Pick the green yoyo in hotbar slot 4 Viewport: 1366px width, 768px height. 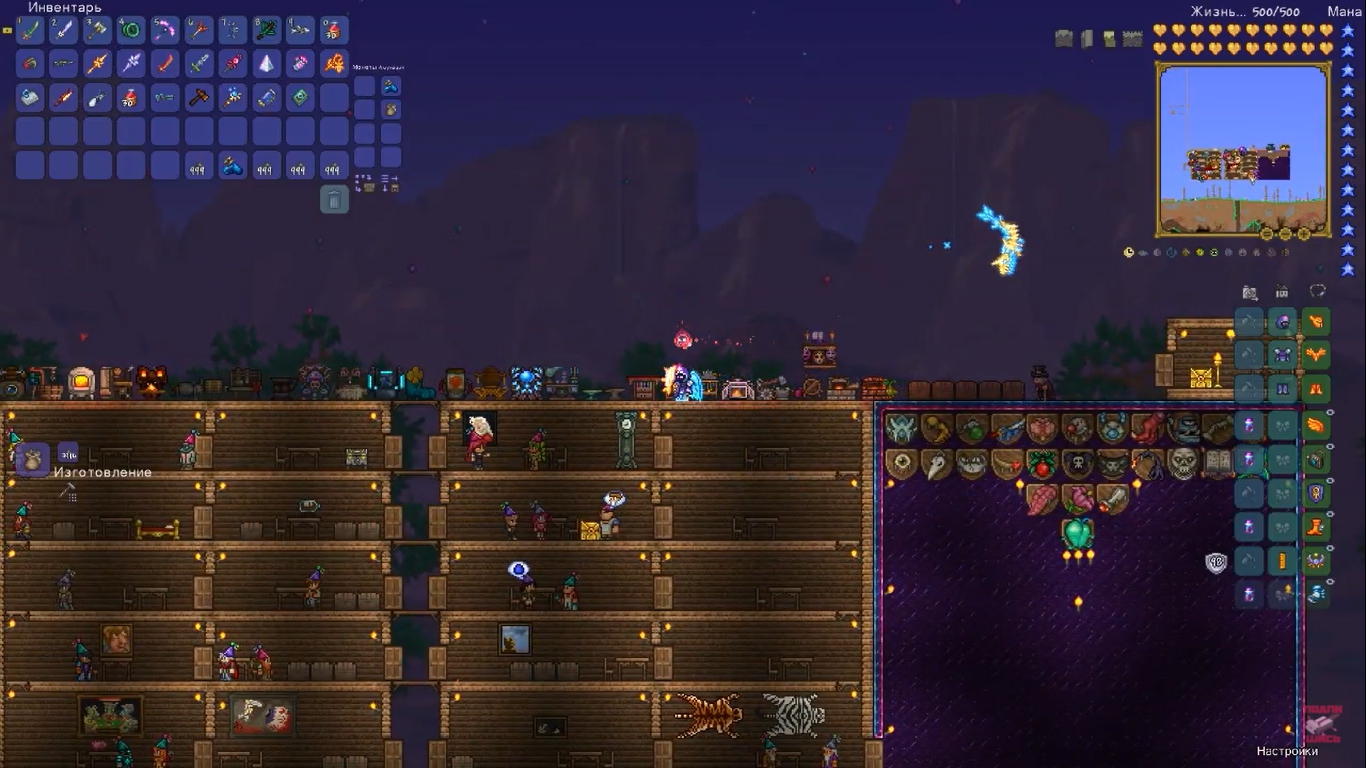click(131, 30)
